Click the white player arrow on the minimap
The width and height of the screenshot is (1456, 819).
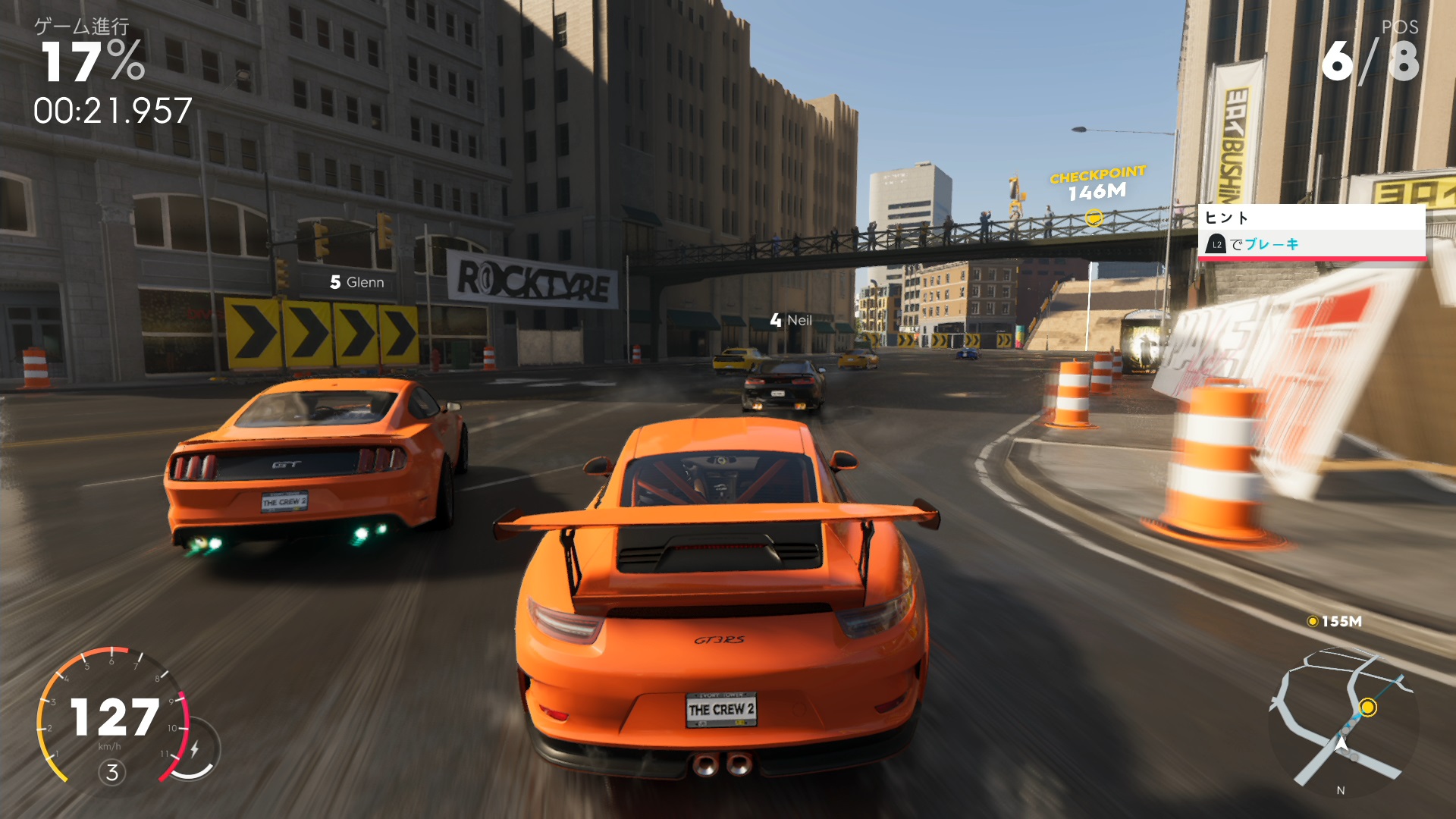(1341, 744)
